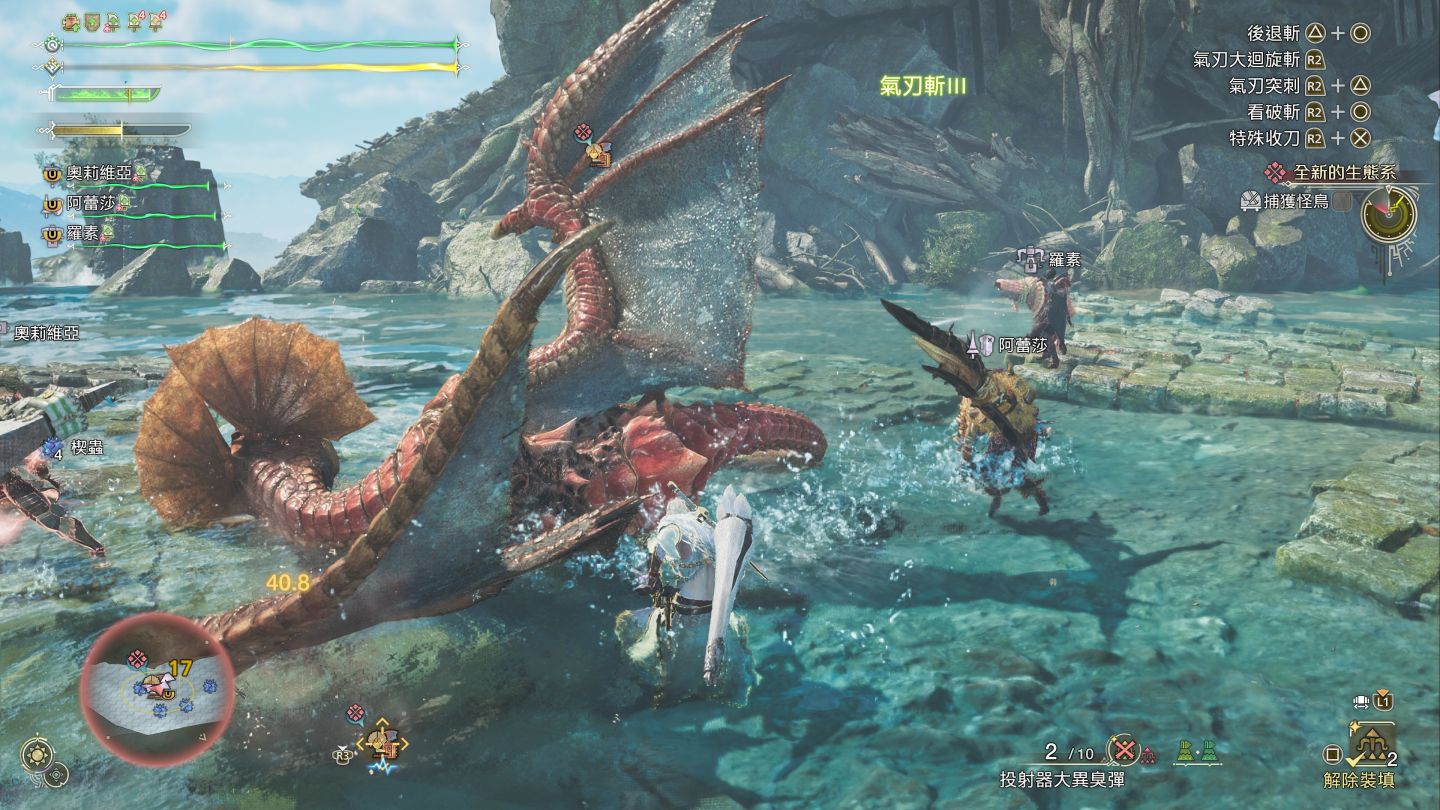Open the 全新的生態系 quest tracker
Image resolution: width=1440 pixels, height=810 pixels.
point(1341,173)
